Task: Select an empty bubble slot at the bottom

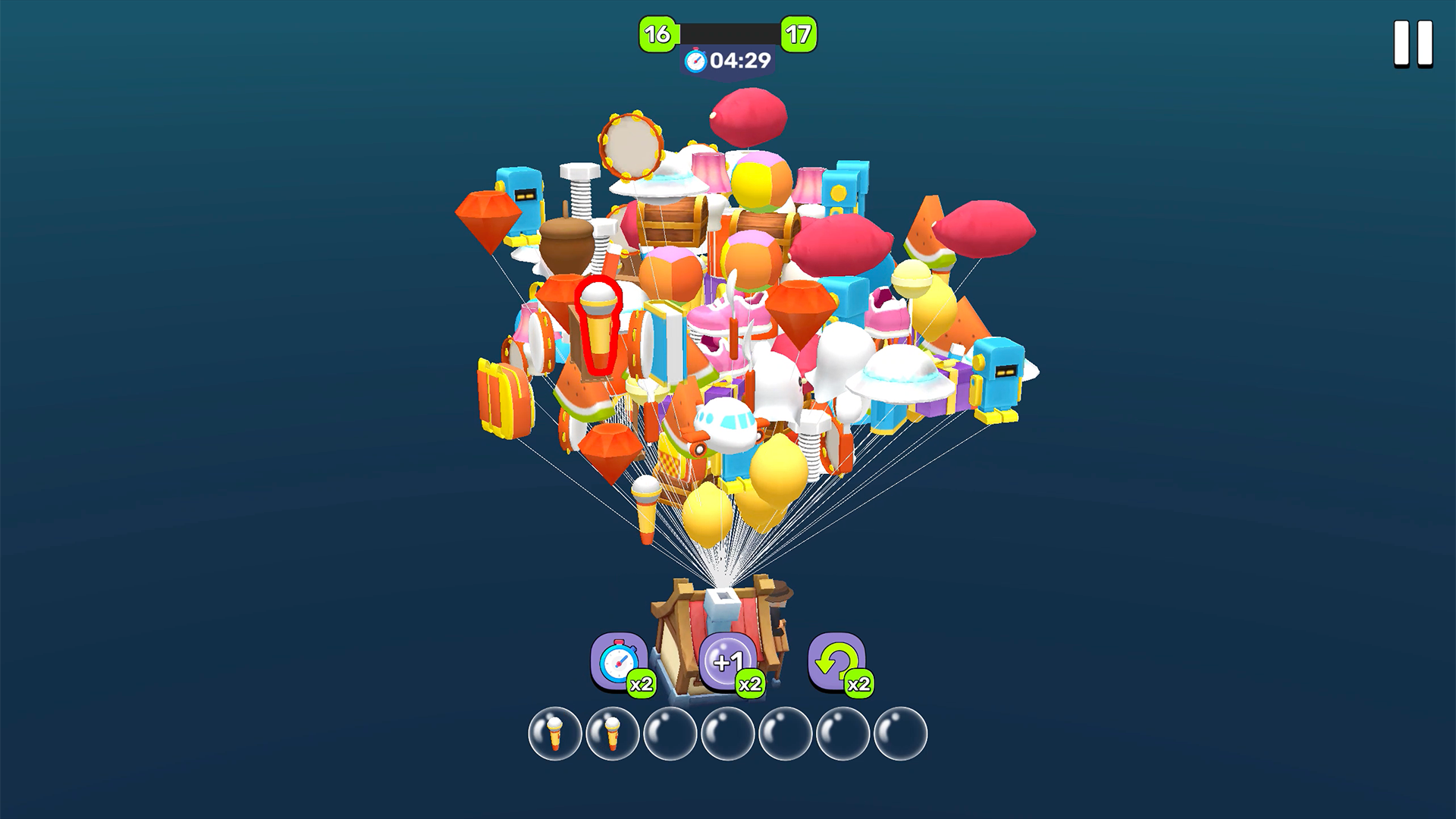Action: pos(671,736)
